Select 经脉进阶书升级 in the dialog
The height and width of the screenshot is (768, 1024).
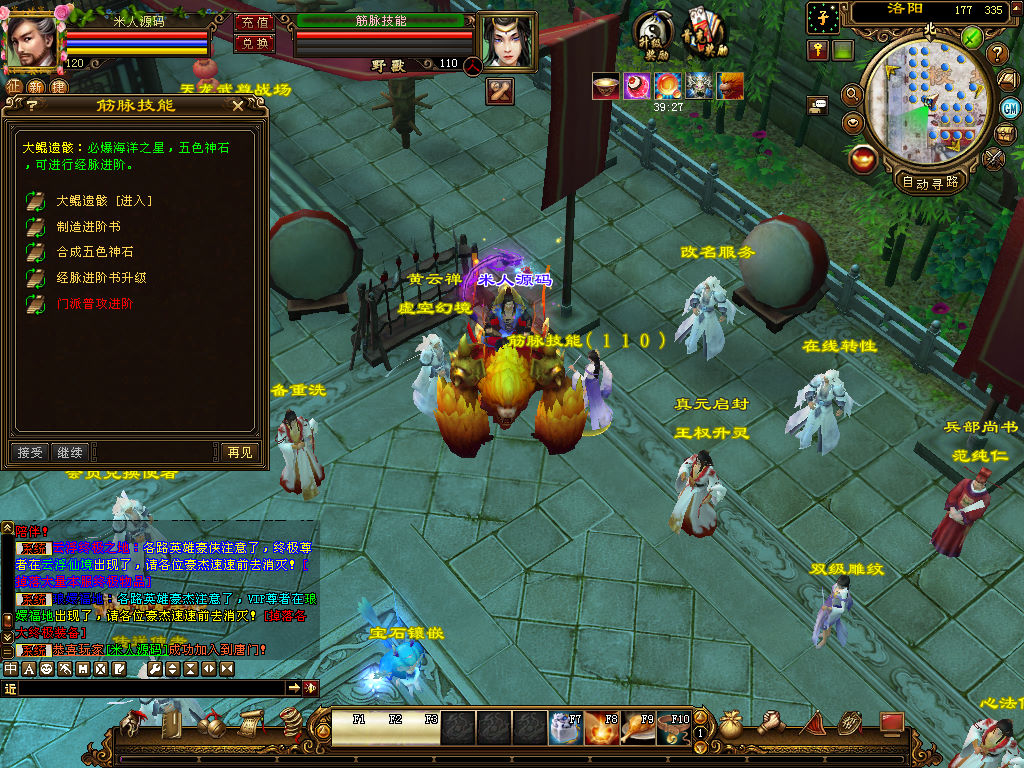(101, 277)
